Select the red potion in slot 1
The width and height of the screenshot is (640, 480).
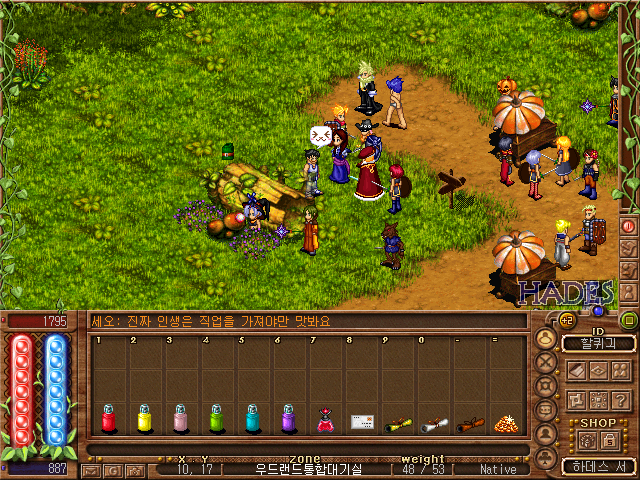108,419
